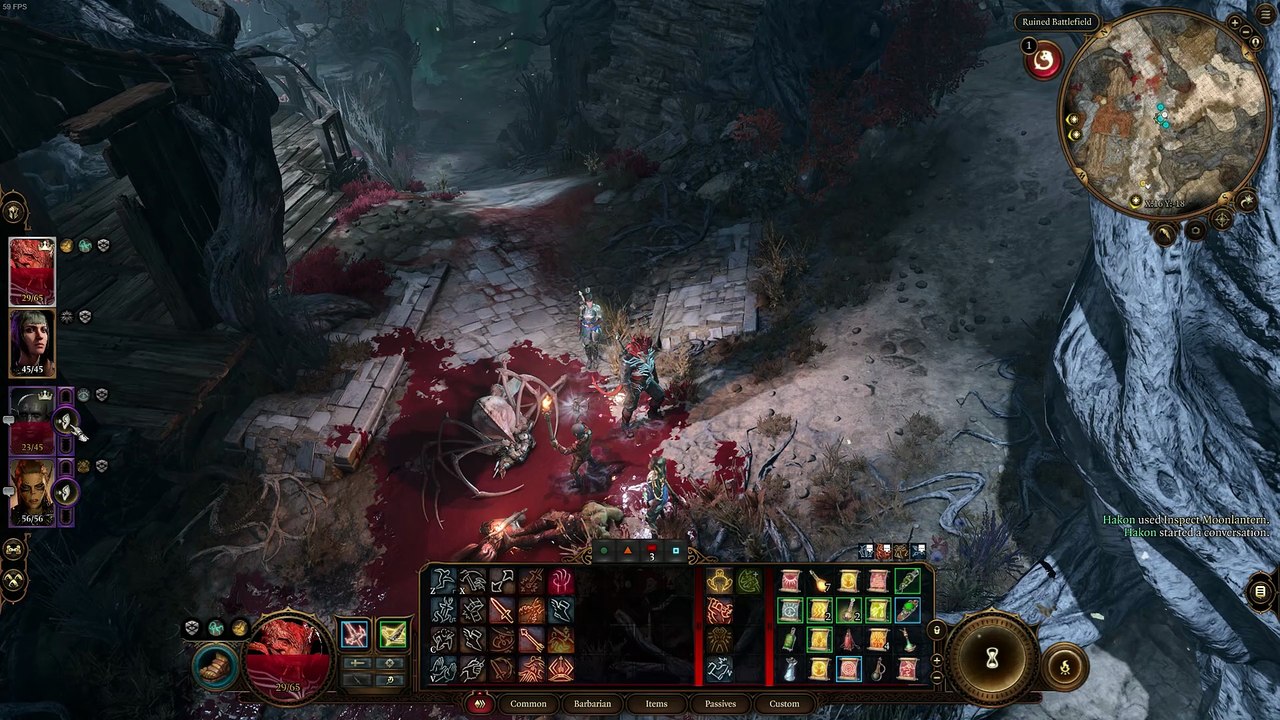1280x720 pixels.
Task: Use the torch item with count 7
Action: pos(819,581)
